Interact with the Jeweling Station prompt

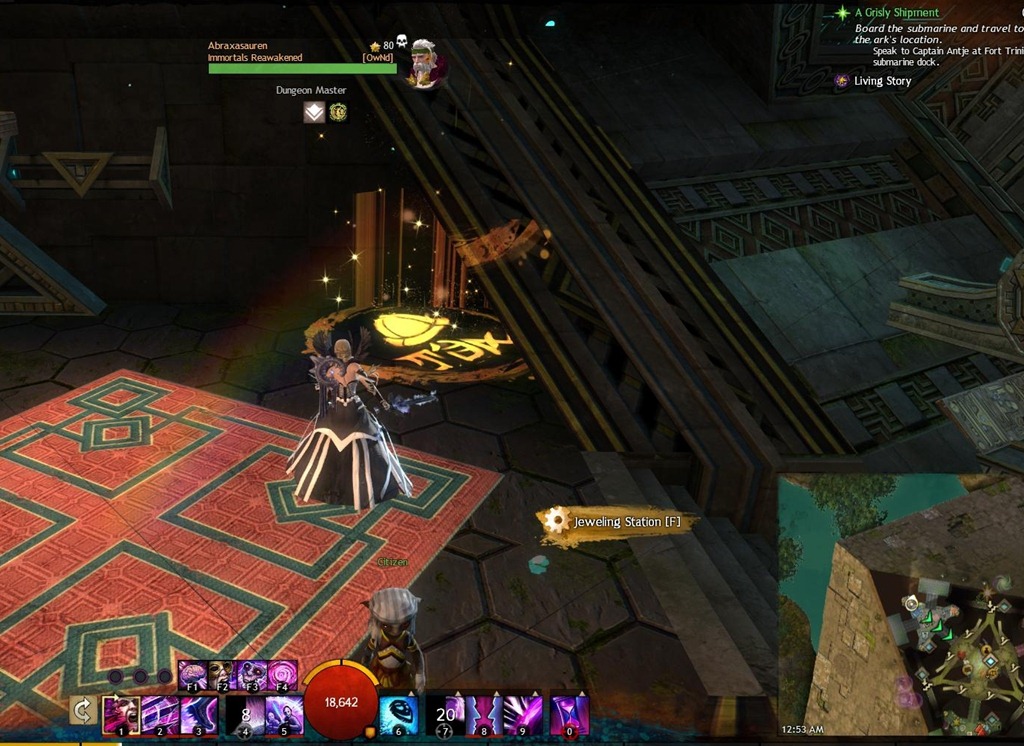(x=617, y=522)
